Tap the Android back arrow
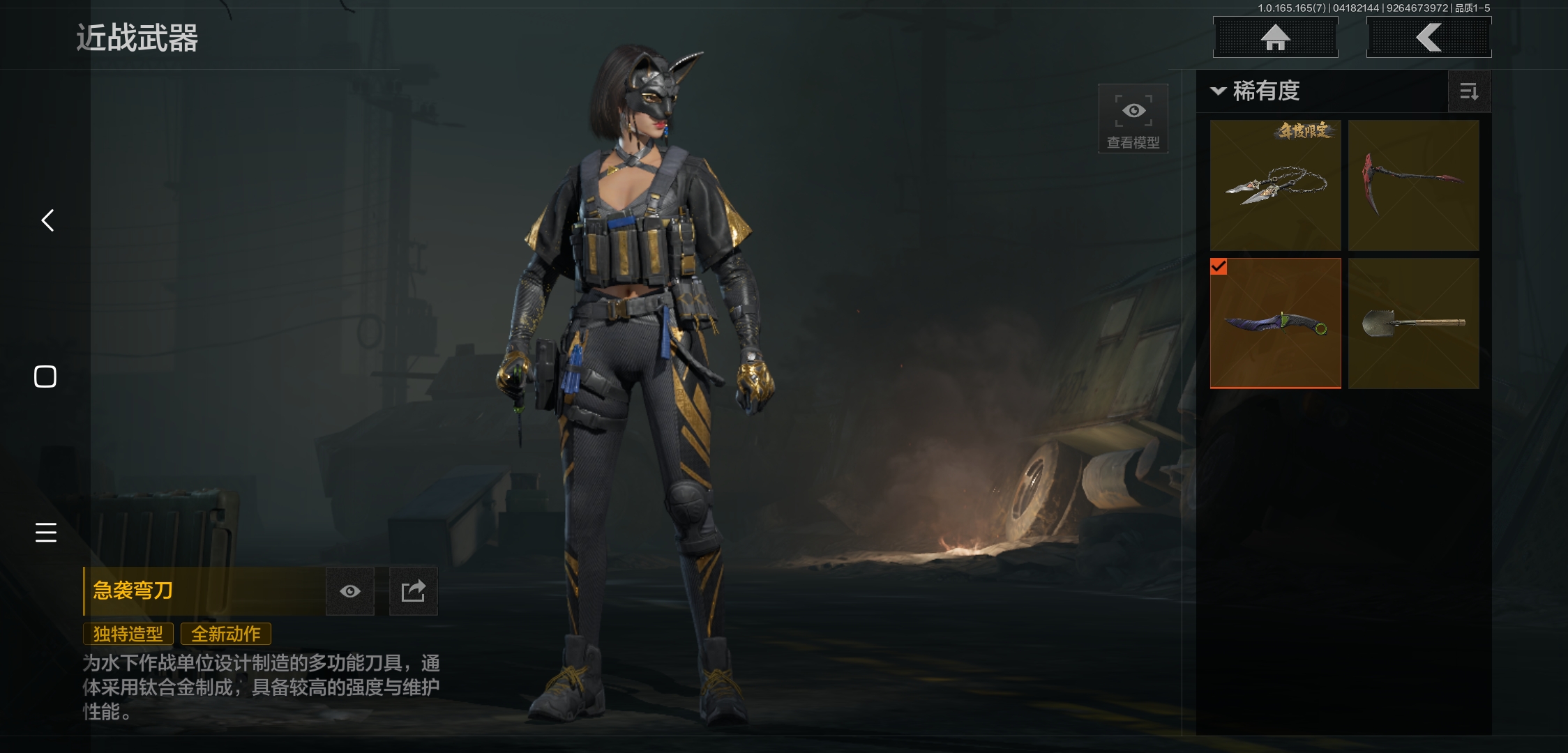The height and width of the screenshot is (753, 1568). [47, 220]
